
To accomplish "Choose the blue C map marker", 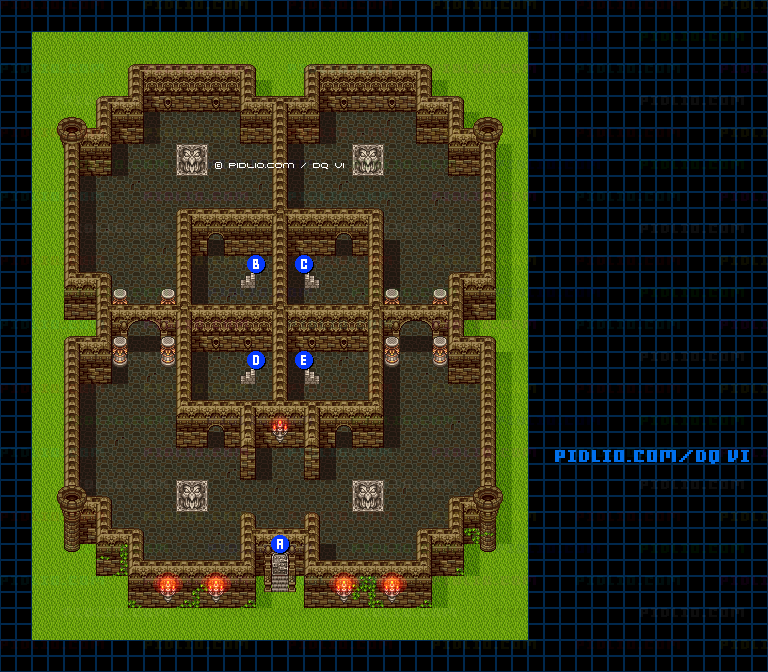I will click(x=304, y=265).
